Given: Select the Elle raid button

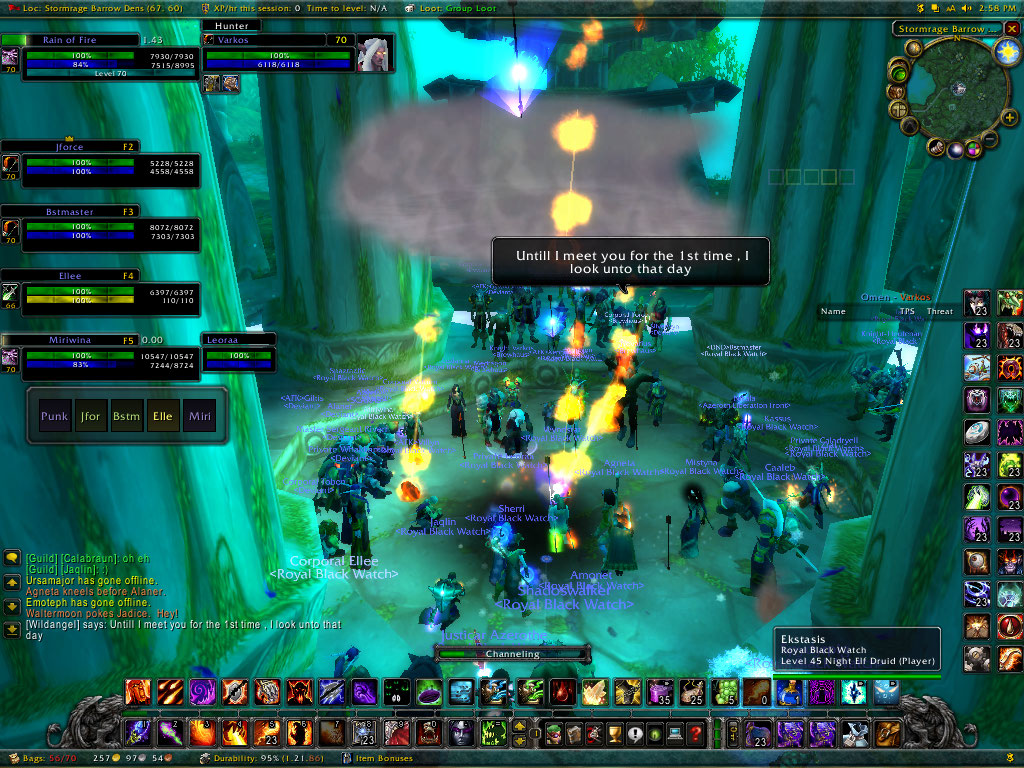Looking at the screenshot, I should pyautogui.click(x=162, y=415).
